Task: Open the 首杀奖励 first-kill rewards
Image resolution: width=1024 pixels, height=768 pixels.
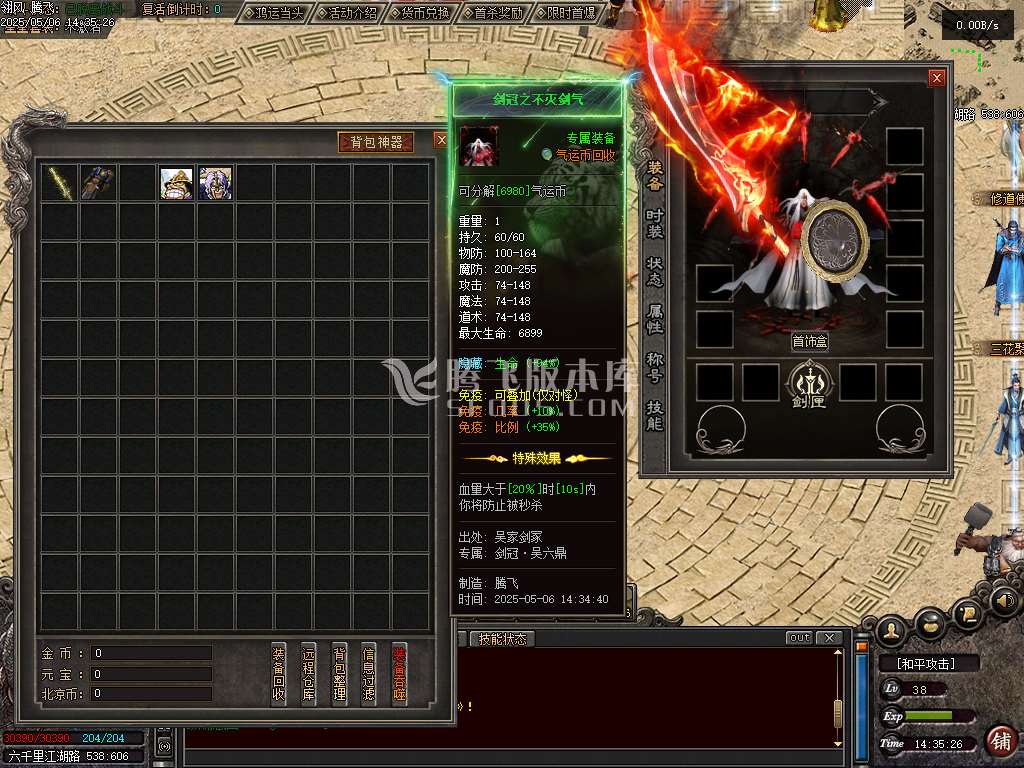Action: click(x=497, y=13)
